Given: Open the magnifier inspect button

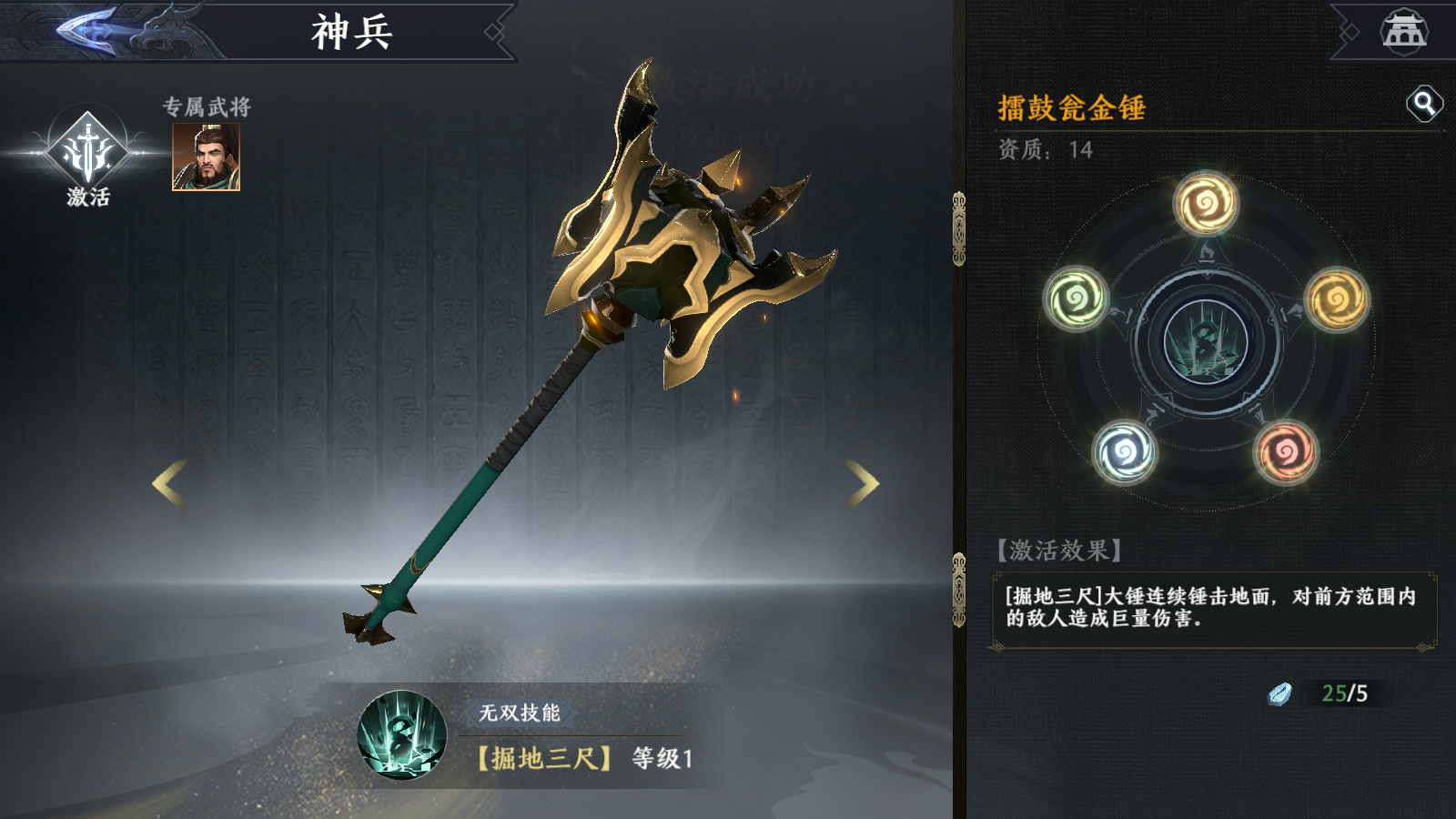Looking at the screenshot, I should (x=1424, y=104).
